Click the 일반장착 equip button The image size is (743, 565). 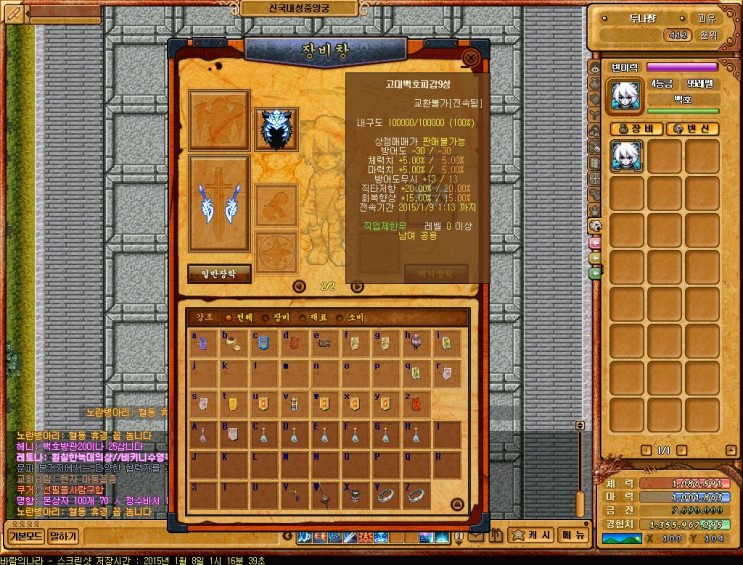pos(219,273)
